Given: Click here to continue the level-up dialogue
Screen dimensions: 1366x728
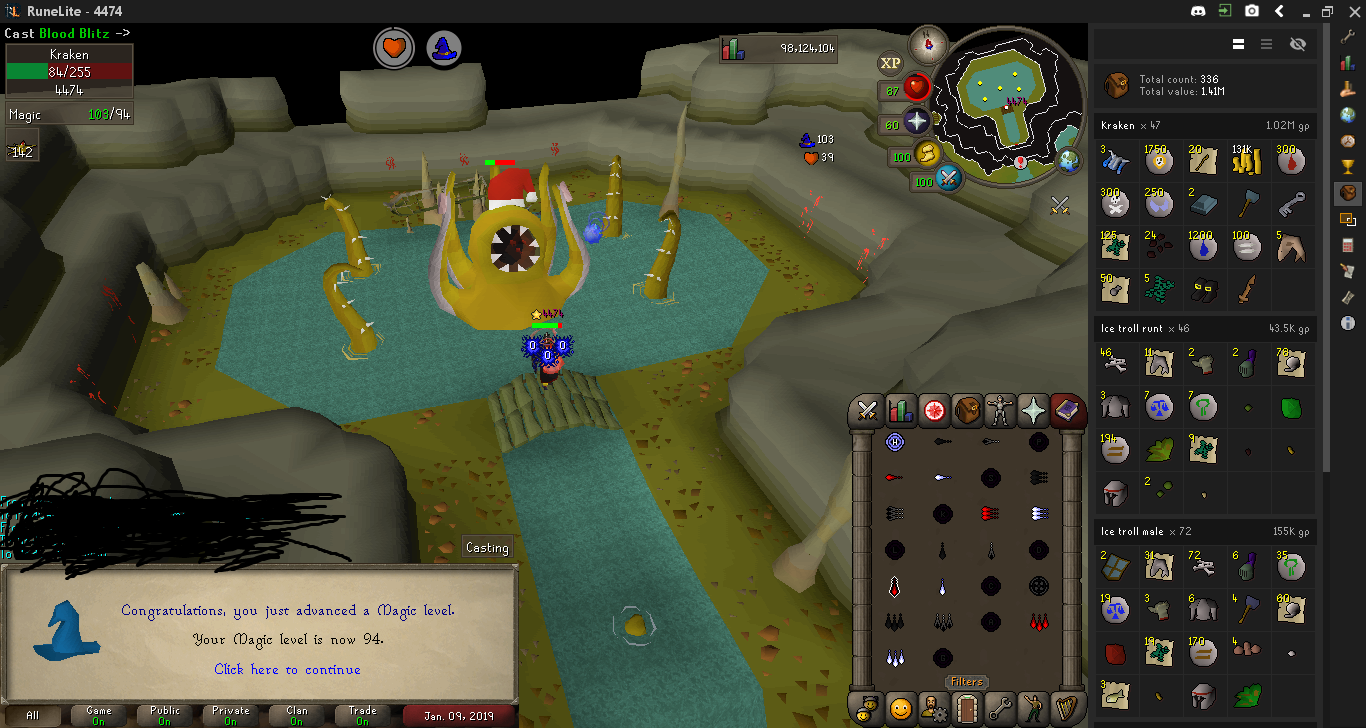Looking at the screenshot, I should pos(287,669).
